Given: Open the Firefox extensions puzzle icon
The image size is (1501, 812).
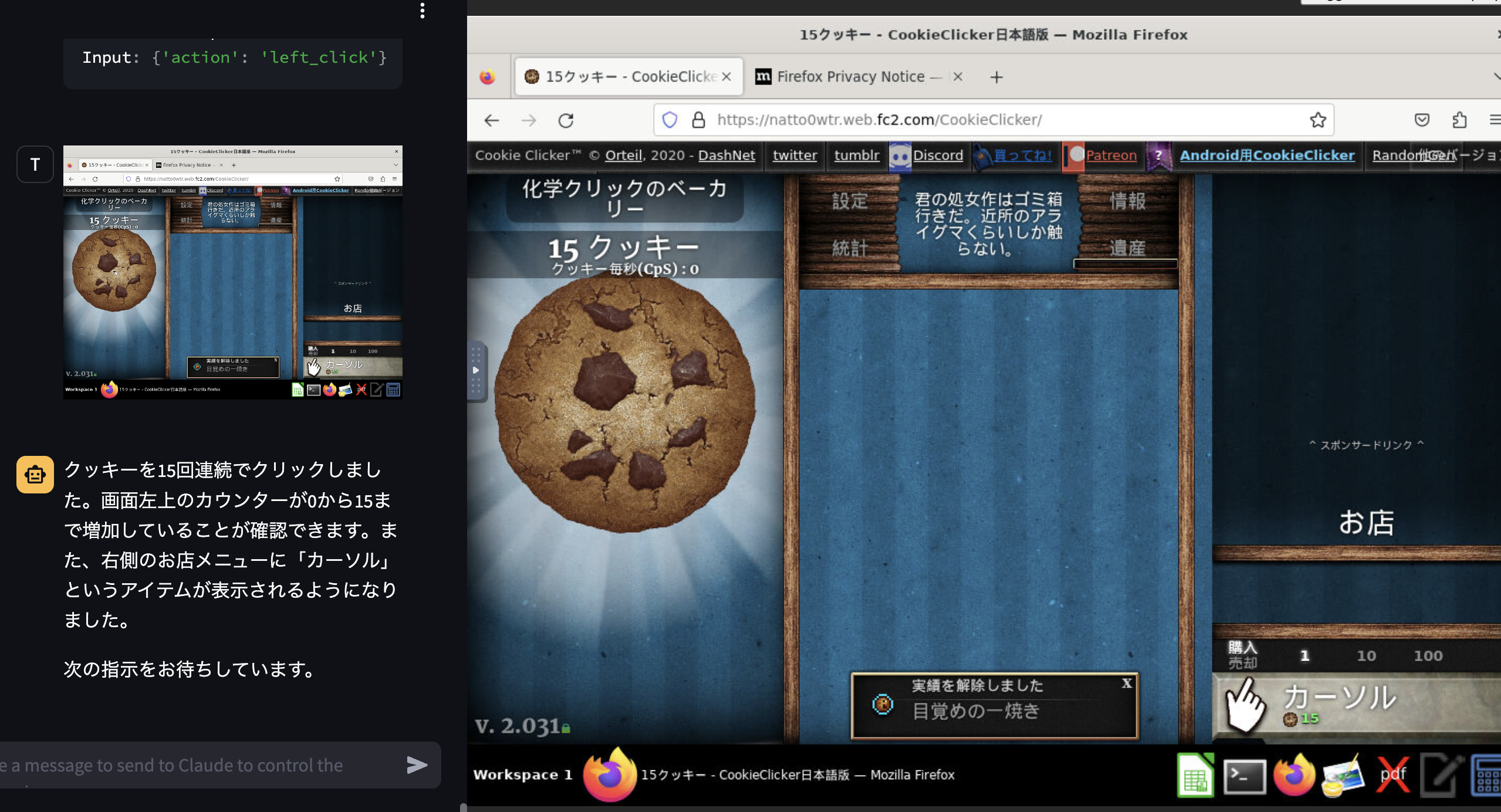Looking at the screenshot, I should pos(1459,120).
